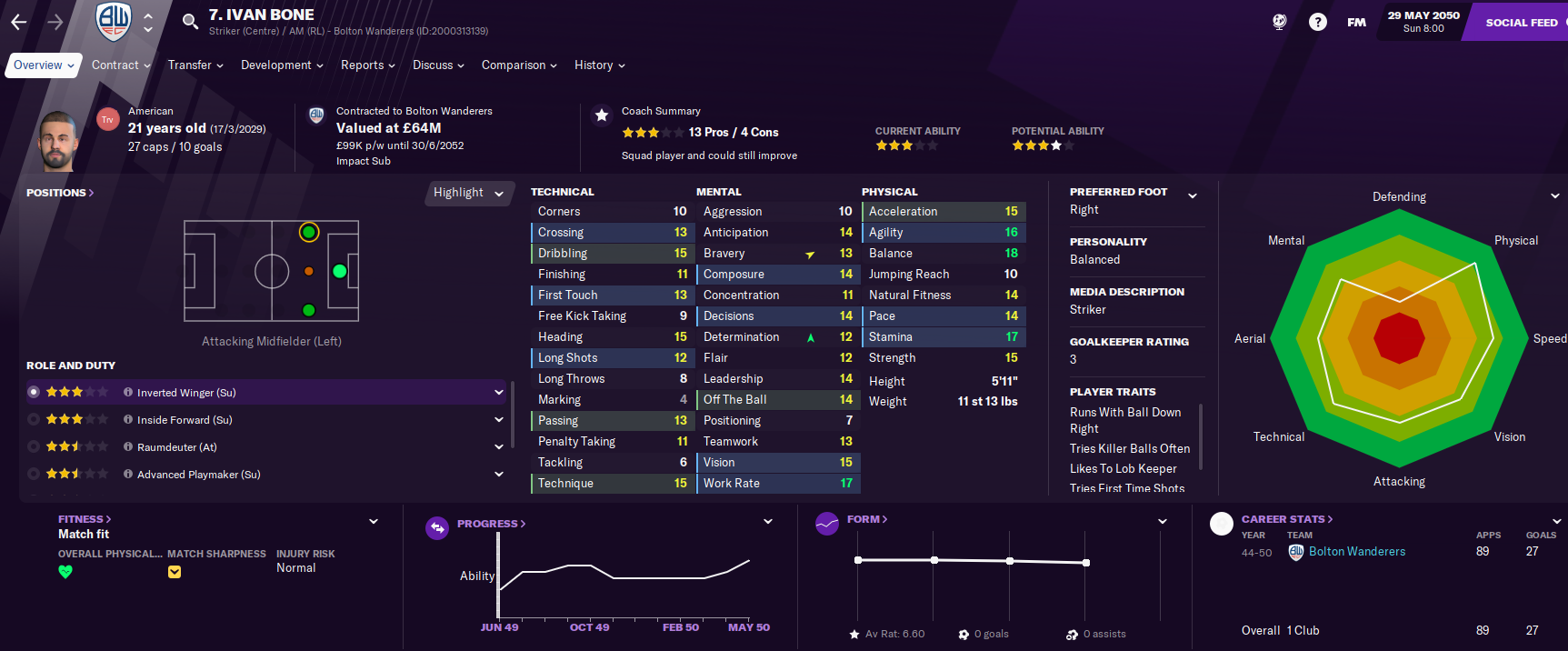Click the search magnifier icon
This screenshot has width=1568, height=651.
coord(190,22)
